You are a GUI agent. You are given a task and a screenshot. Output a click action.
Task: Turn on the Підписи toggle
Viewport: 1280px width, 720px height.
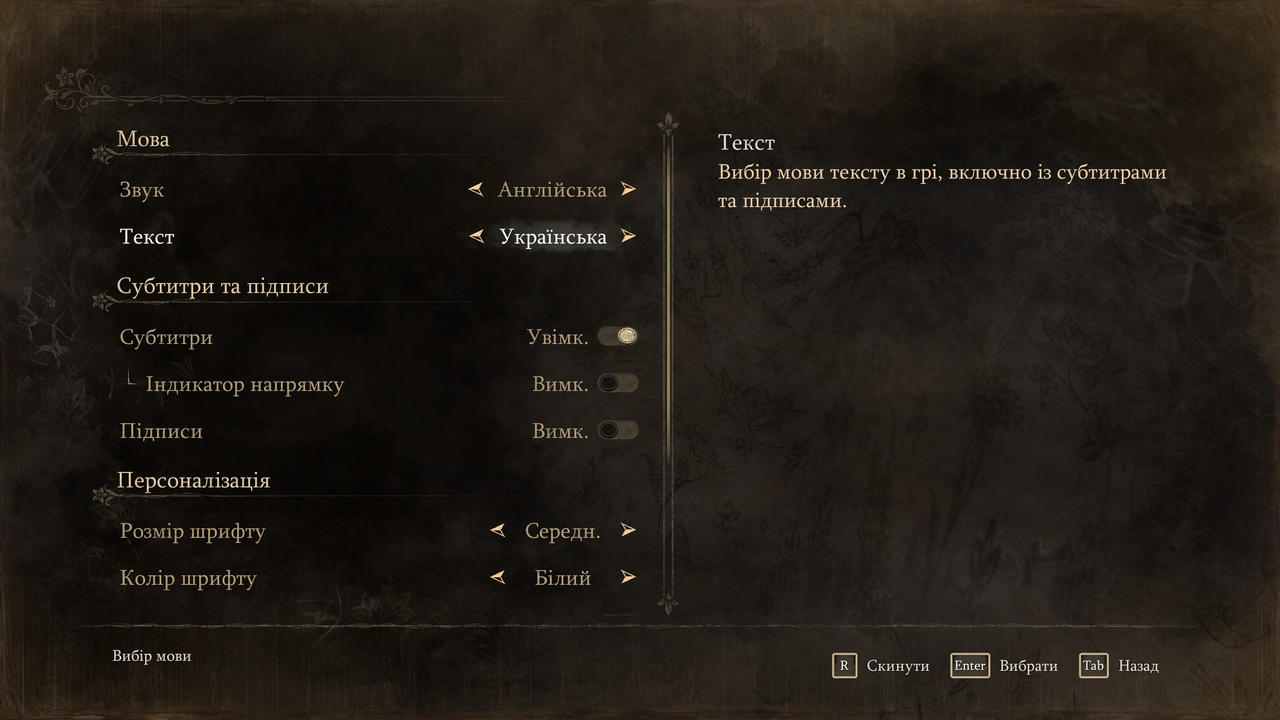(x=618, y=430)
